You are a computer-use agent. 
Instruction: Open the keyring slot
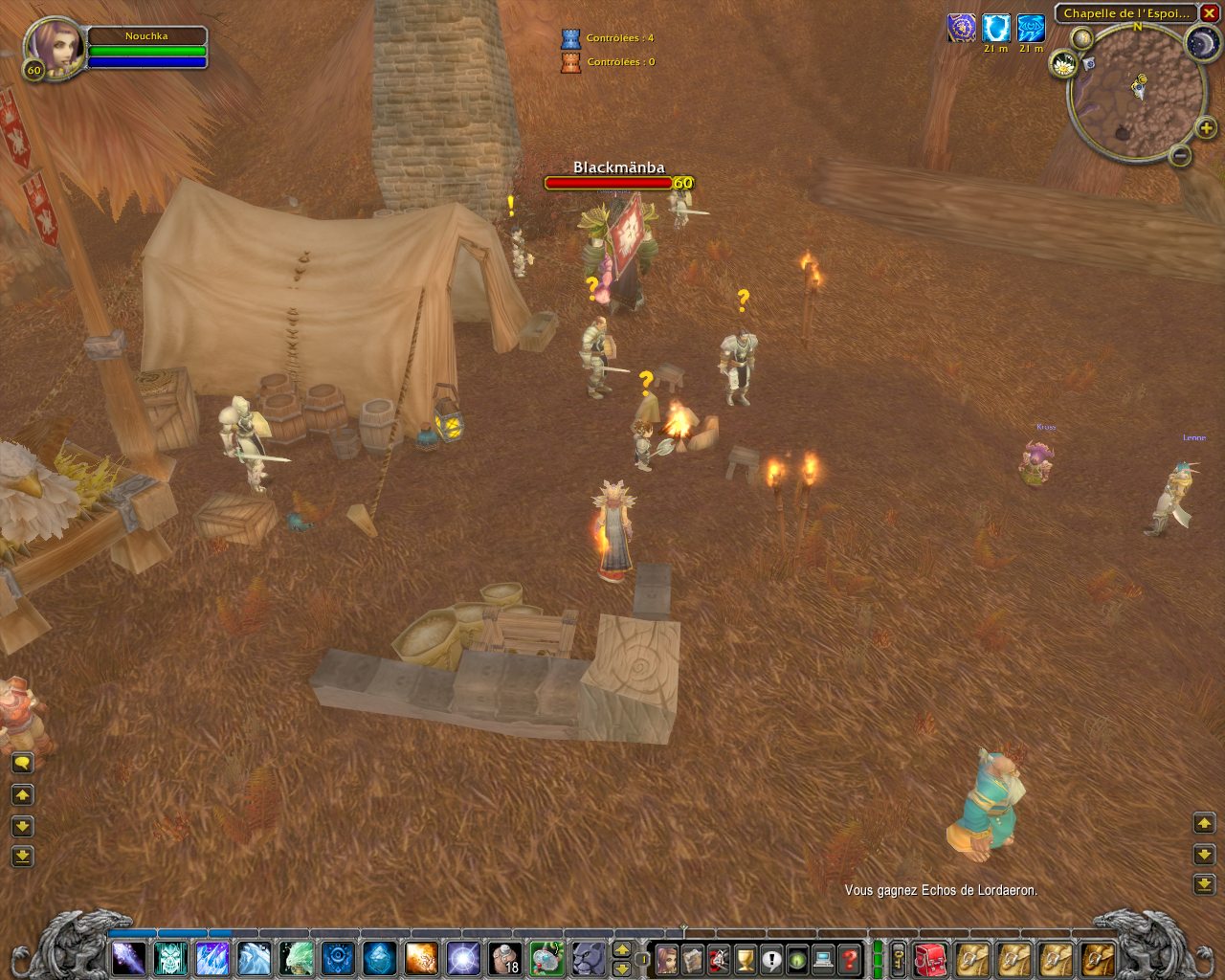point(899,958)
